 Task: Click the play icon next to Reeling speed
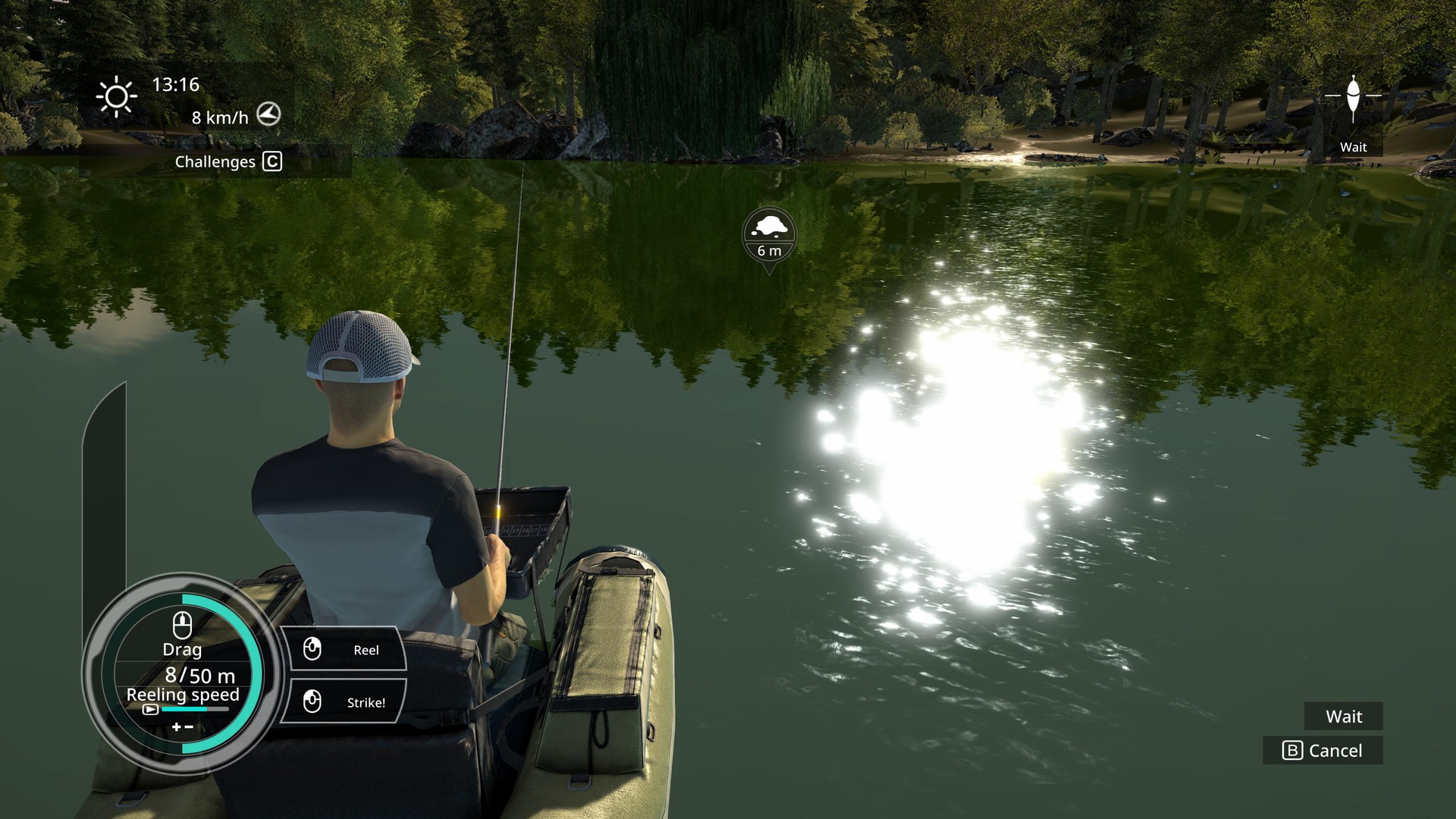(x=151, y=708)
